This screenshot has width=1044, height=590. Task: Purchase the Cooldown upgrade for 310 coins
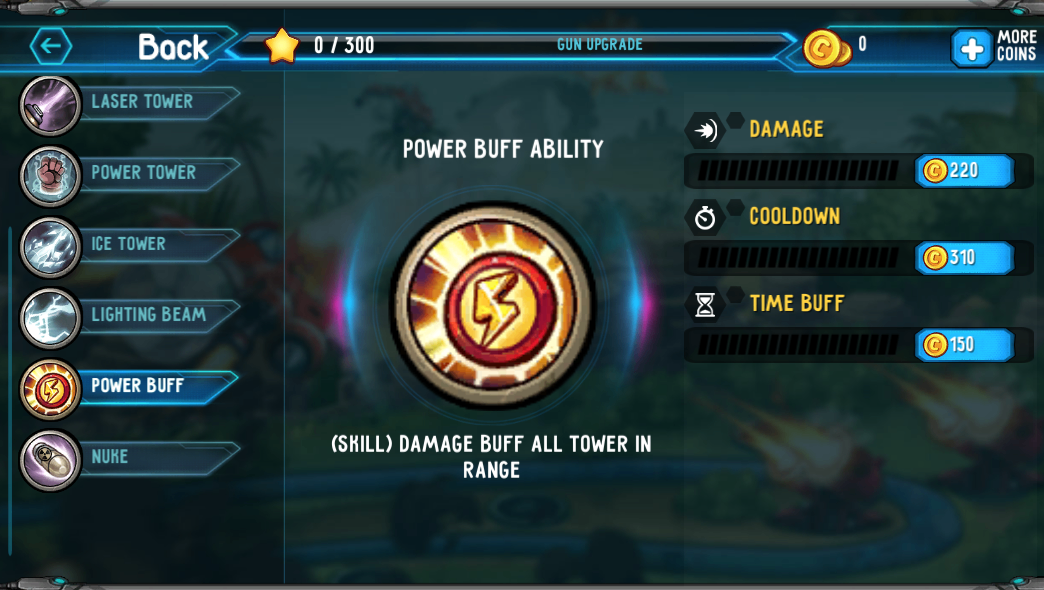(964, 258)
